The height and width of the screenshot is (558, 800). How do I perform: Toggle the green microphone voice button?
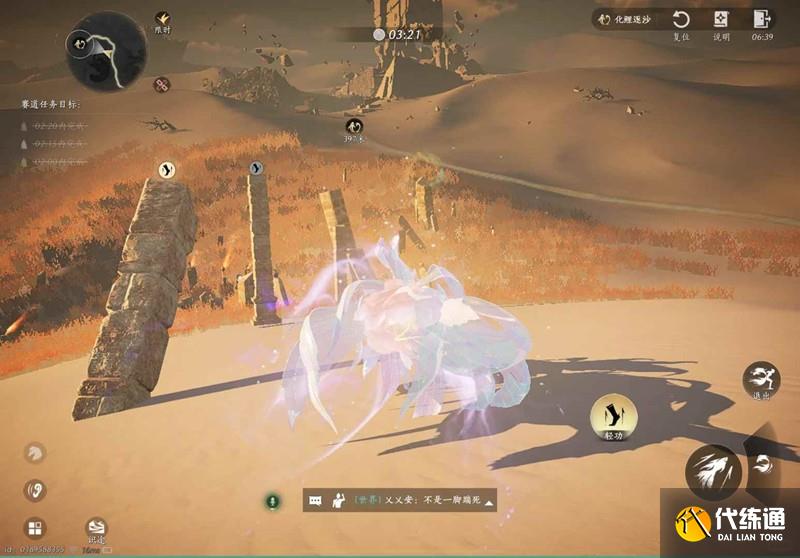click(x=271, y=500)
